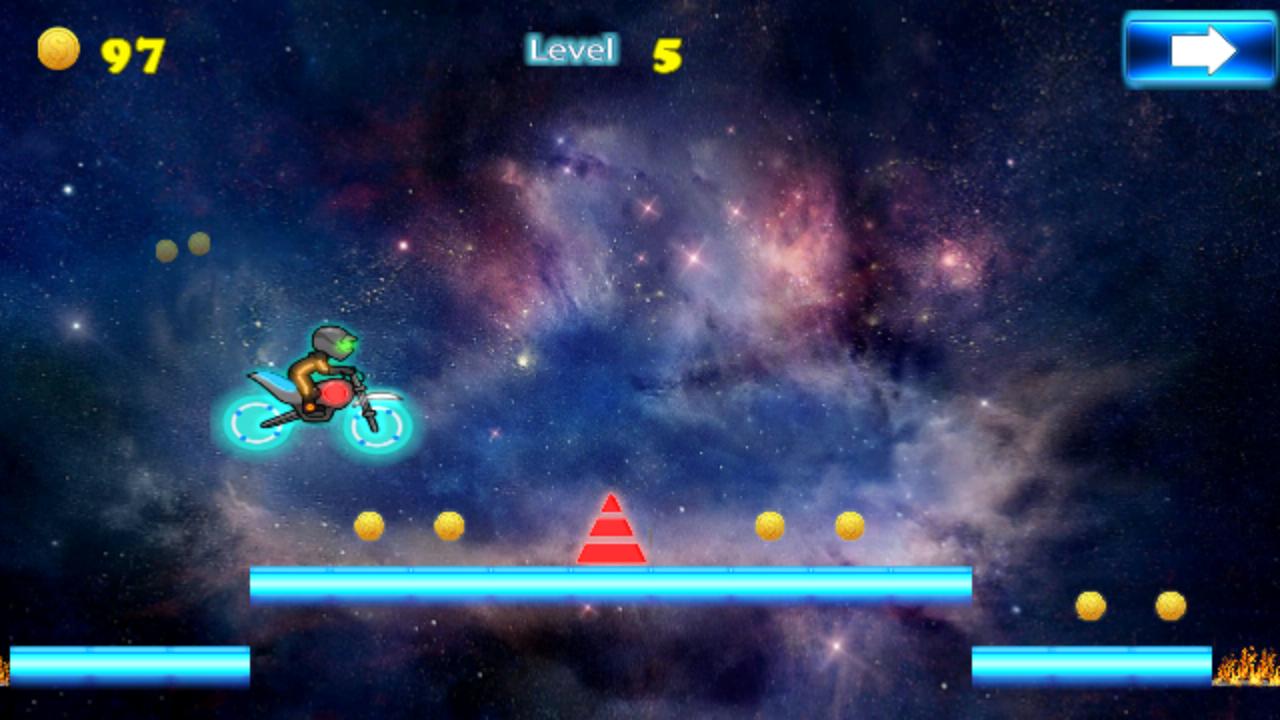Click the level number 5
1280x720 pixels.
tap(667, 53)
